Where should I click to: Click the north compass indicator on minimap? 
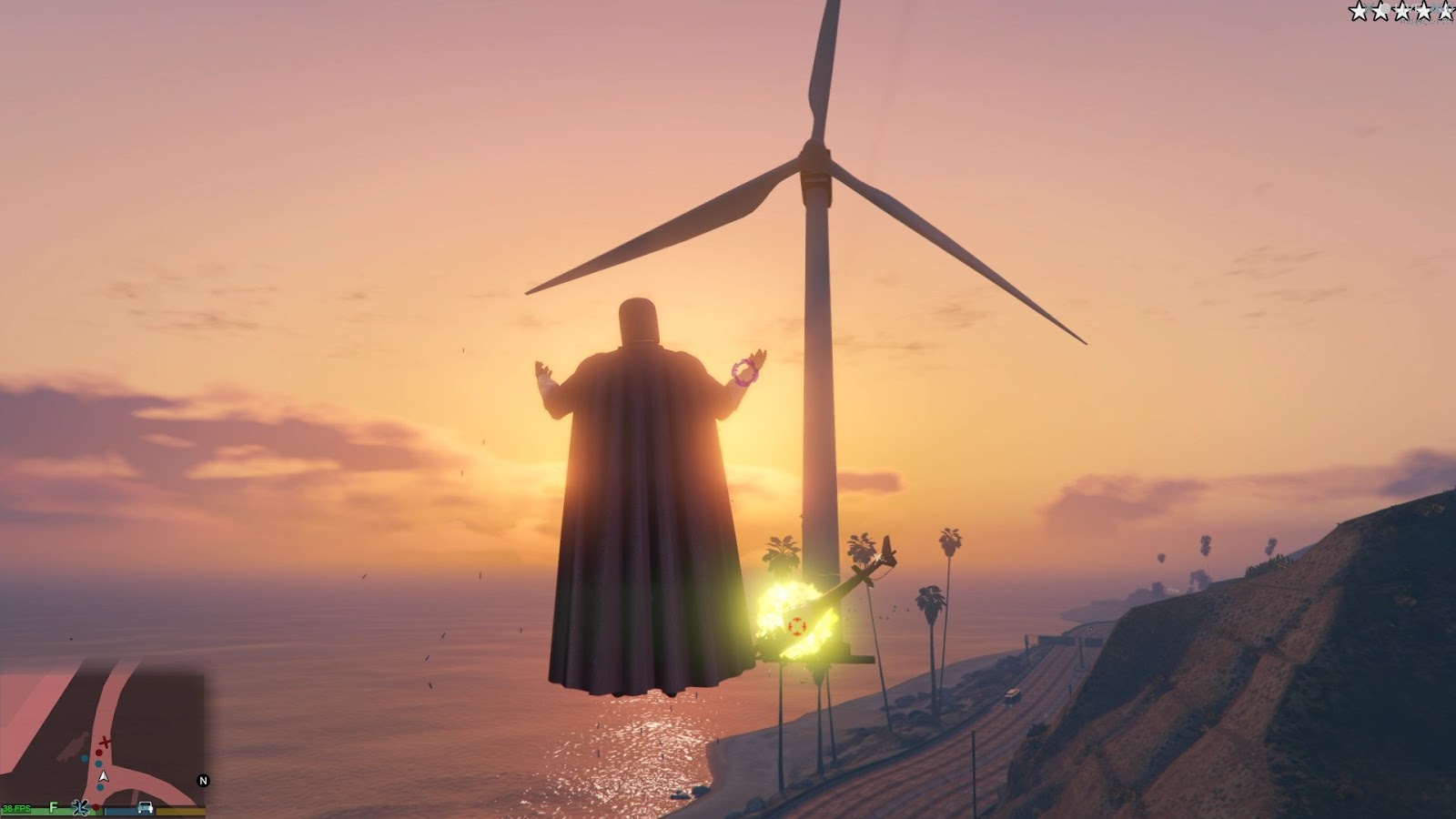coord(203,781)
